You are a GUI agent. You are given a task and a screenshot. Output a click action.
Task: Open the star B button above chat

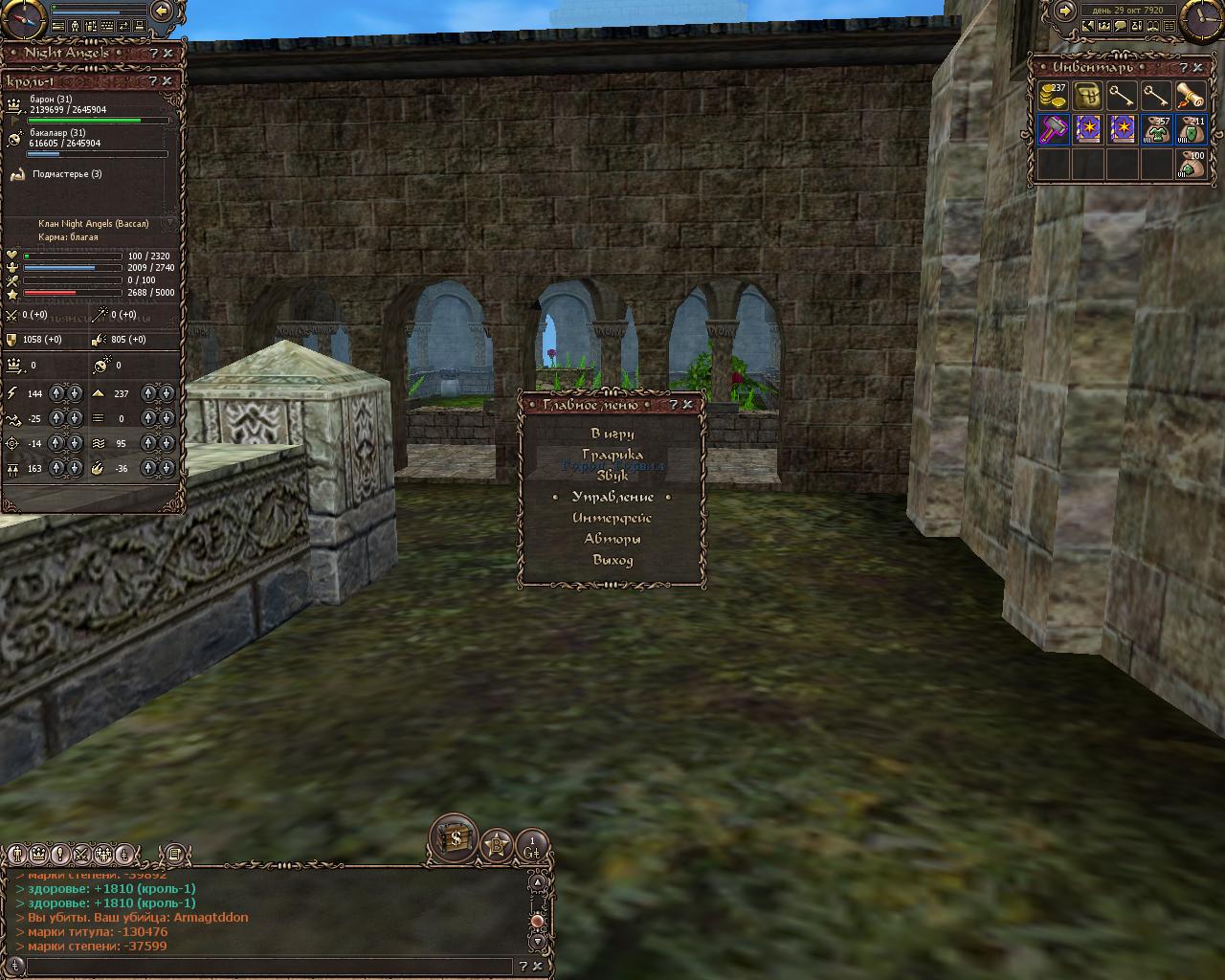[497, 845]
